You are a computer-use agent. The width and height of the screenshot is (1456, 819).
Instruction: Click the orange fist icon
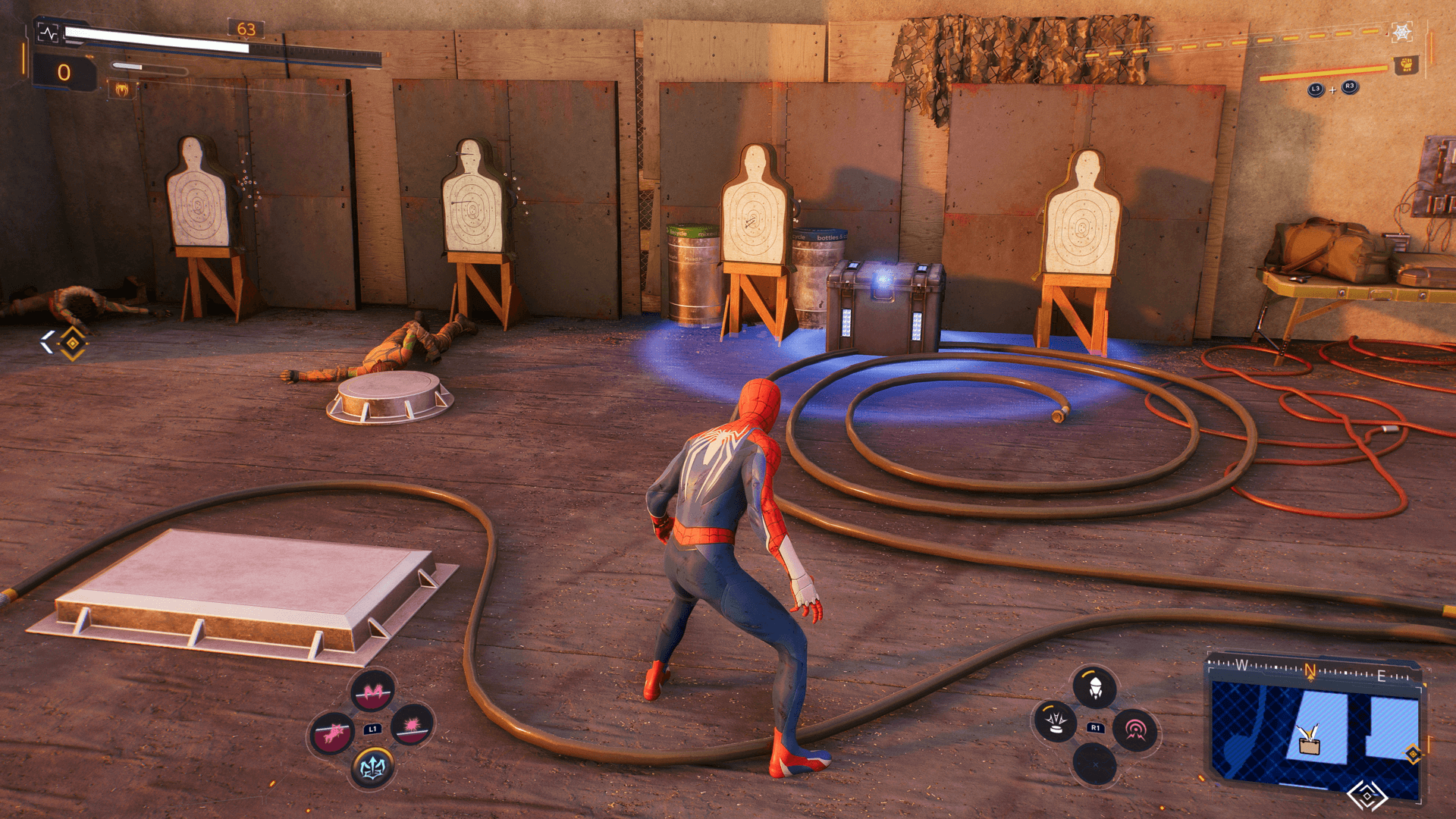click(x=1406, y=65)
